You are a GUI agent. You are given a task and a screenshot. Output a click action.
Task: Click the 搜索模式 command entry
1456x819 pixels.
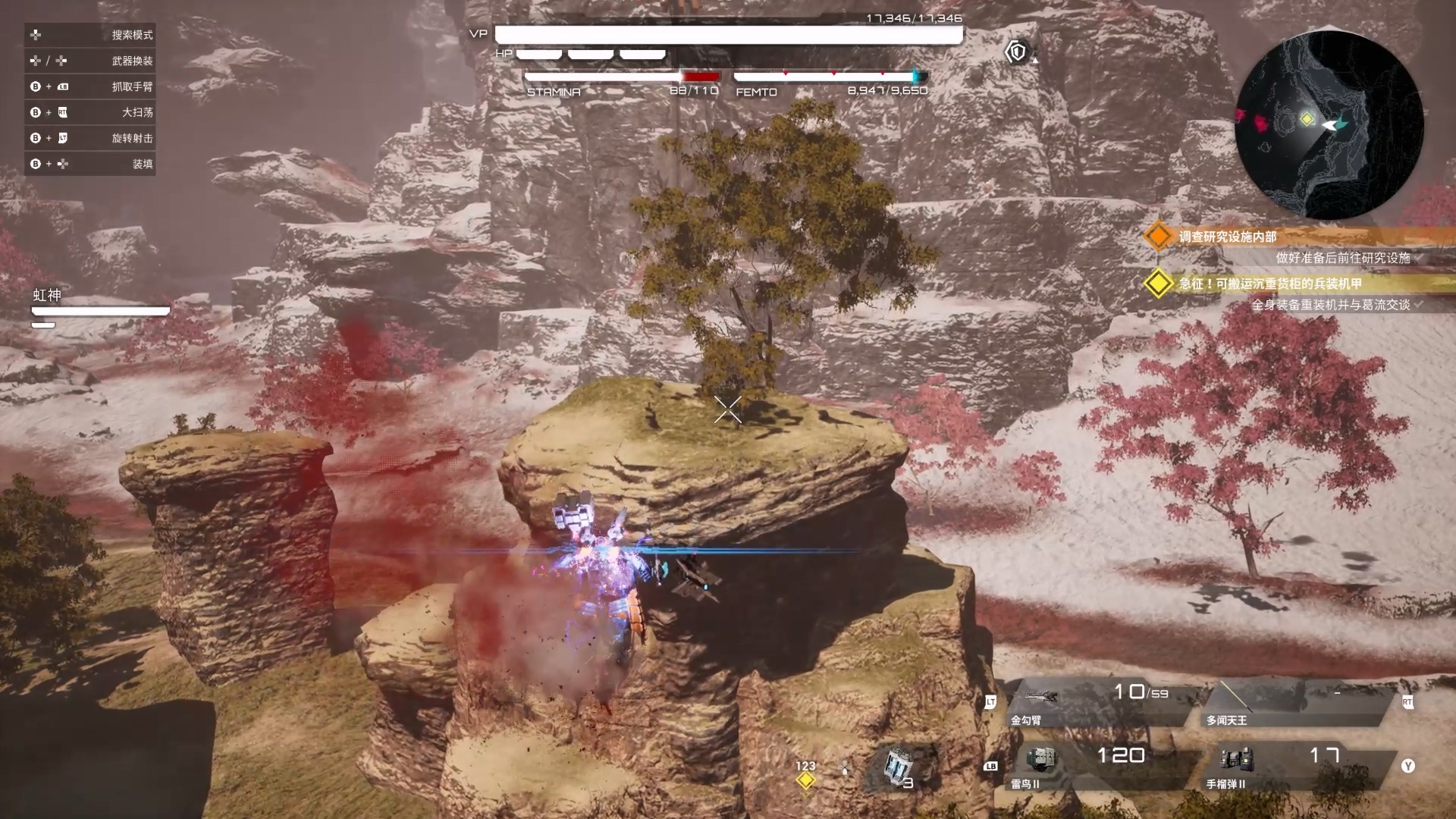coord(90,35)
